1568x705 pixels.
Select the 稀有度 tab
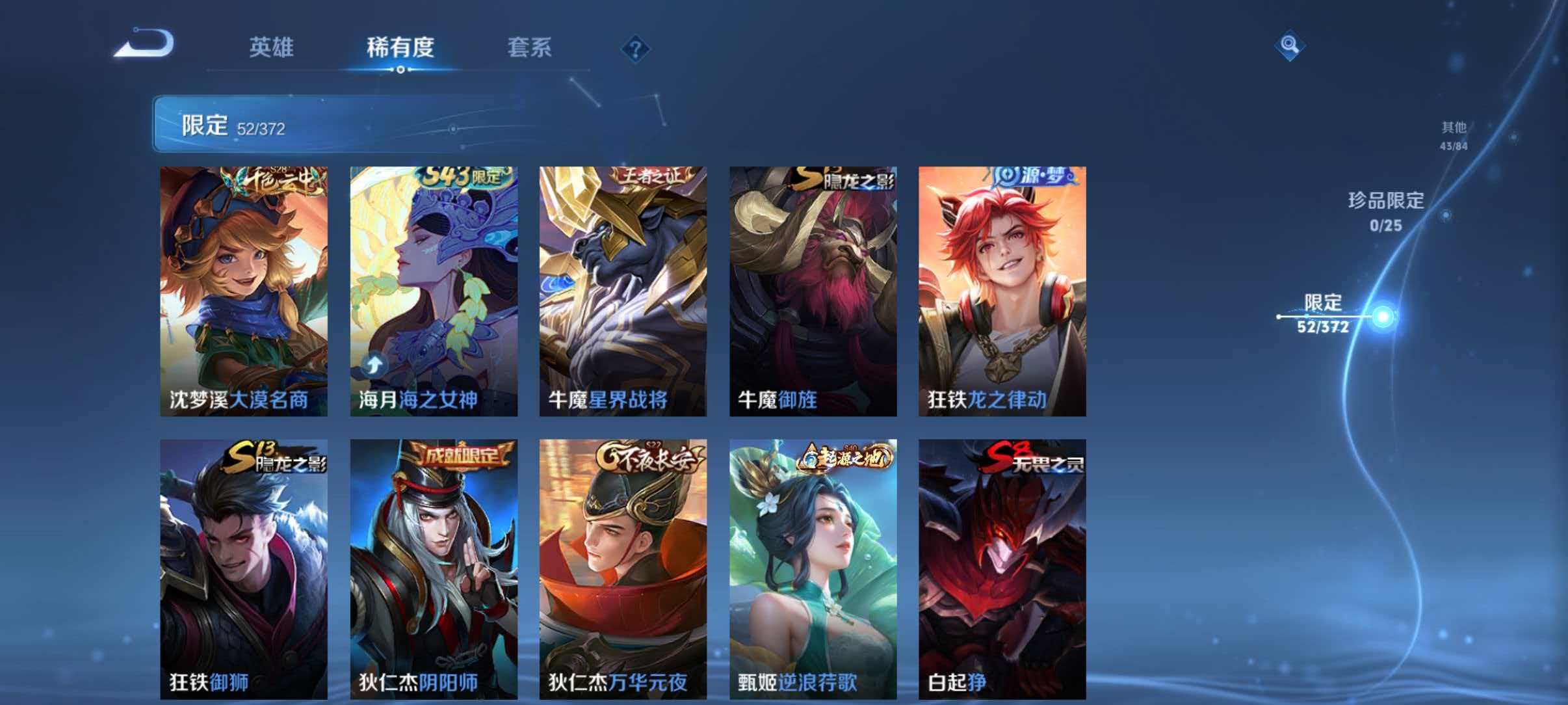pos(401,47)
